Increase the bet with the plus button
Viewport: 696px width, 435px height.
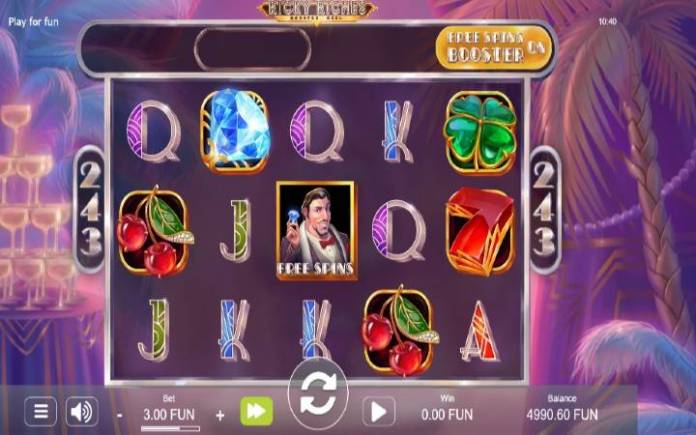pyautogui.click(x=220, y=414)
